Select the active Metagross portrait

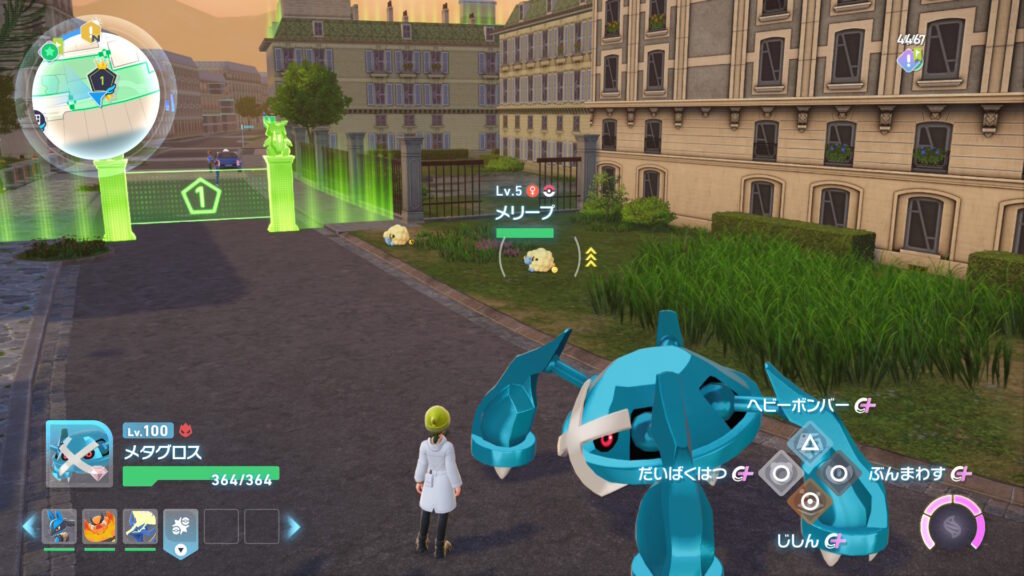(x=79, y=454)
